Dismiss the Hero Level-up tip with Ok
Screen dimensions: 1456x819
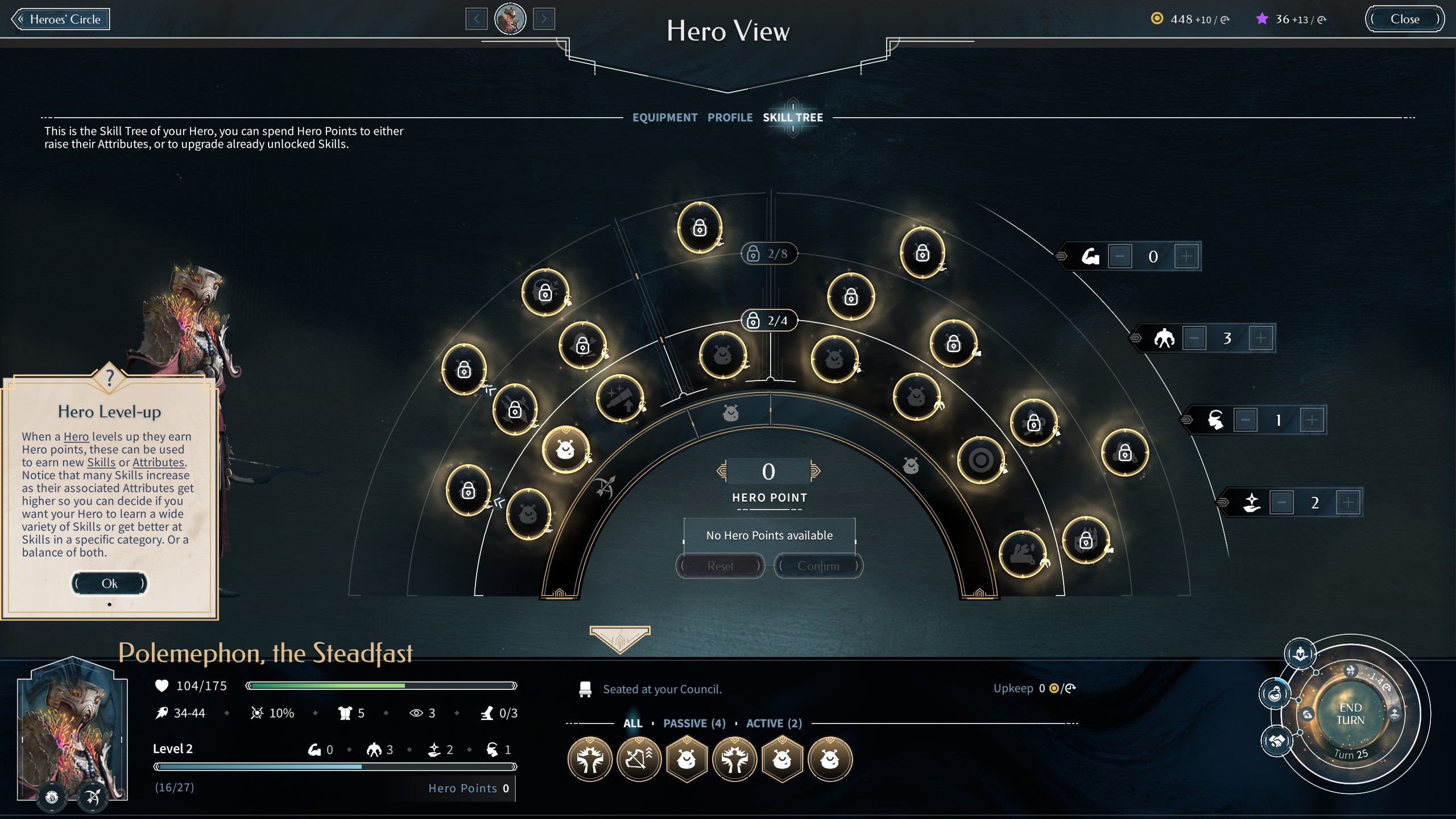pos(109,584)
